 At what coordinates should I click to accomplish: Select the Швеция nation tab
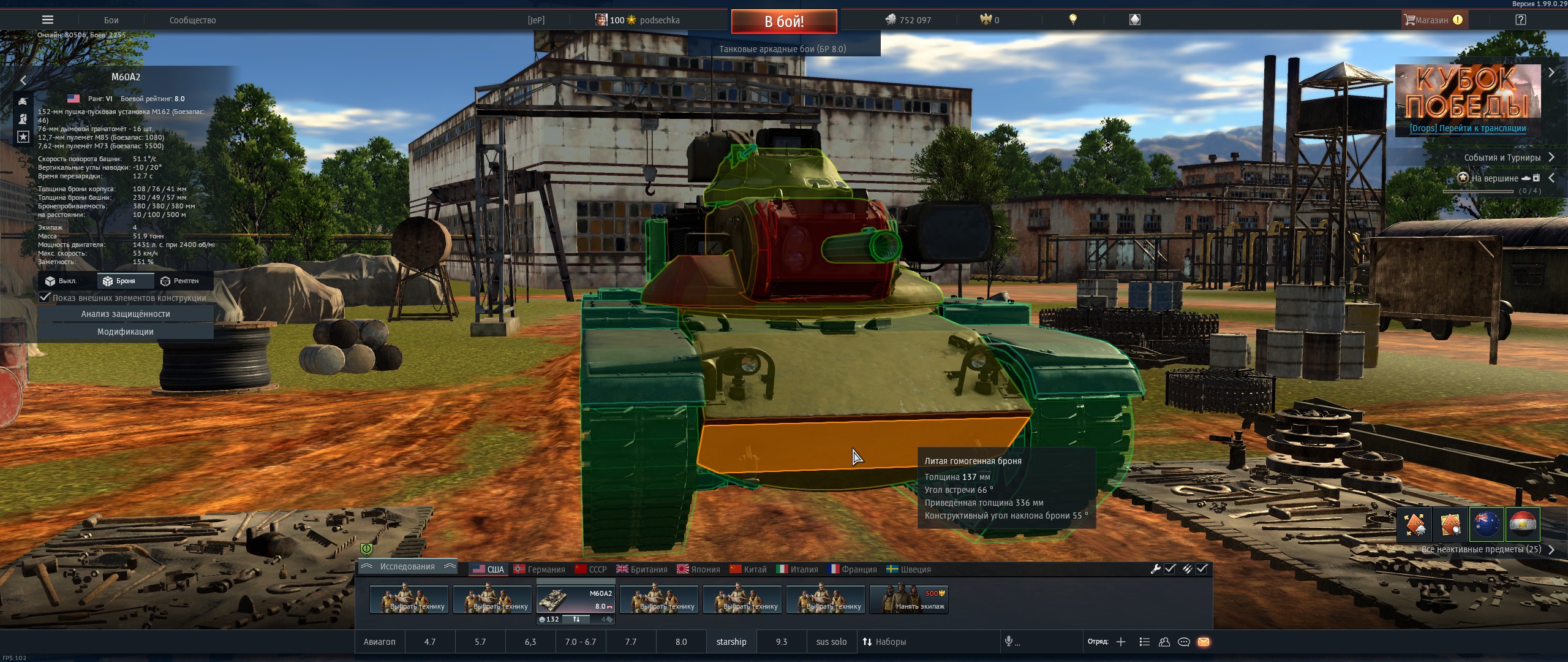click(908, 569)
